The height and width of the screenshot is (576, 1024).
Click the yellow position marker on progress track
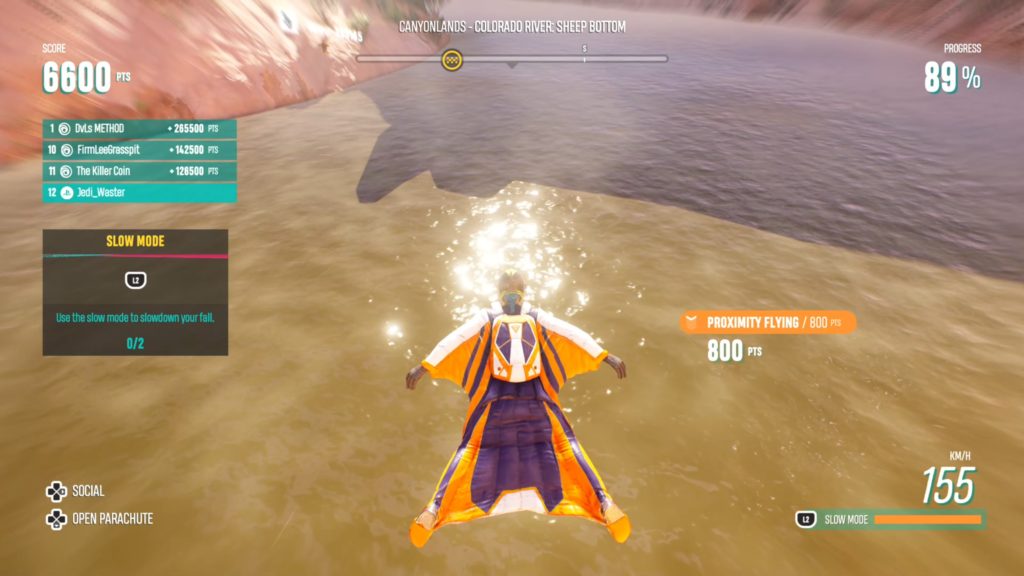click(452, 60)
